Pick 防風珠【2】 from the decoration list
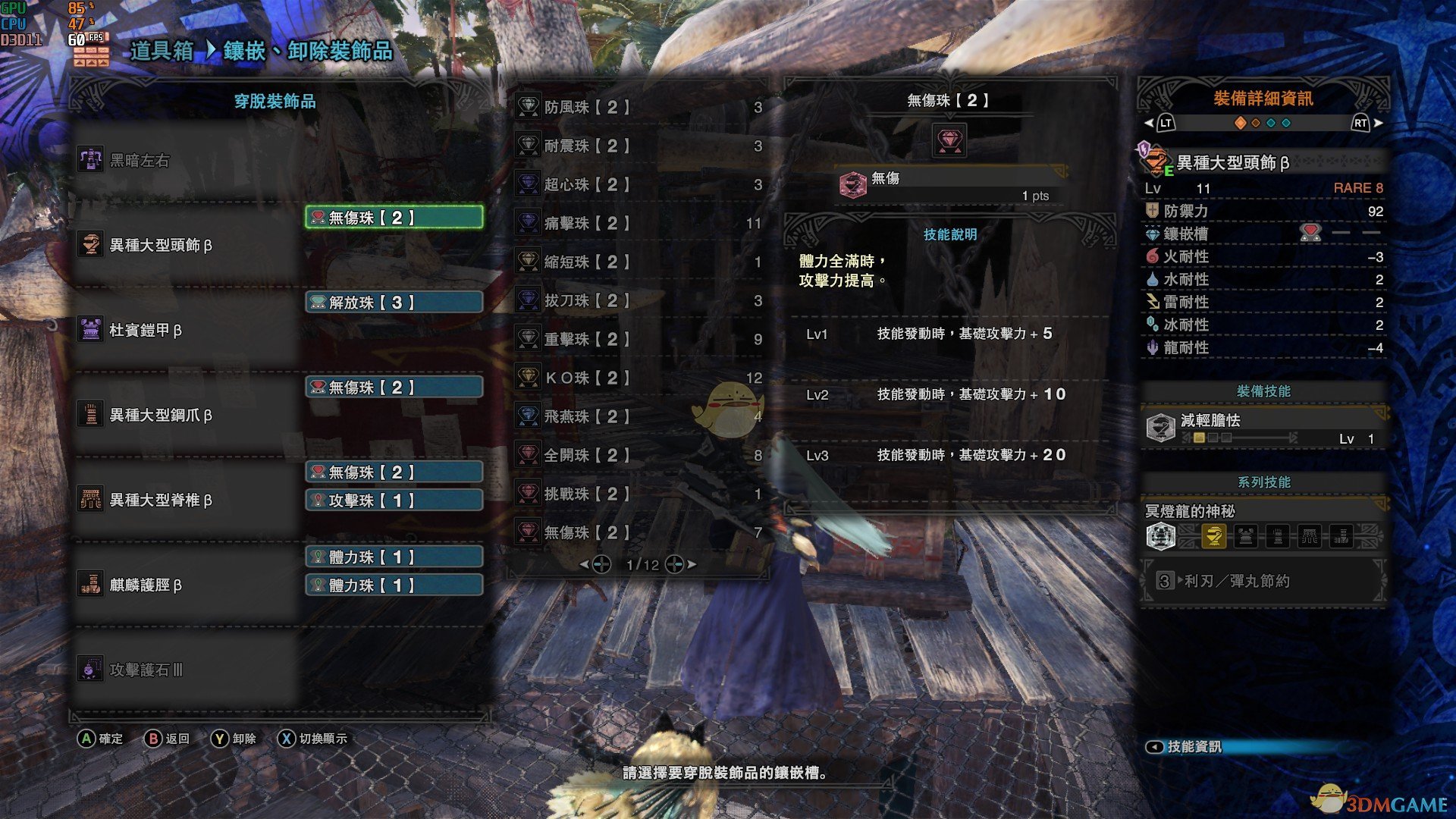 point(637,107)
